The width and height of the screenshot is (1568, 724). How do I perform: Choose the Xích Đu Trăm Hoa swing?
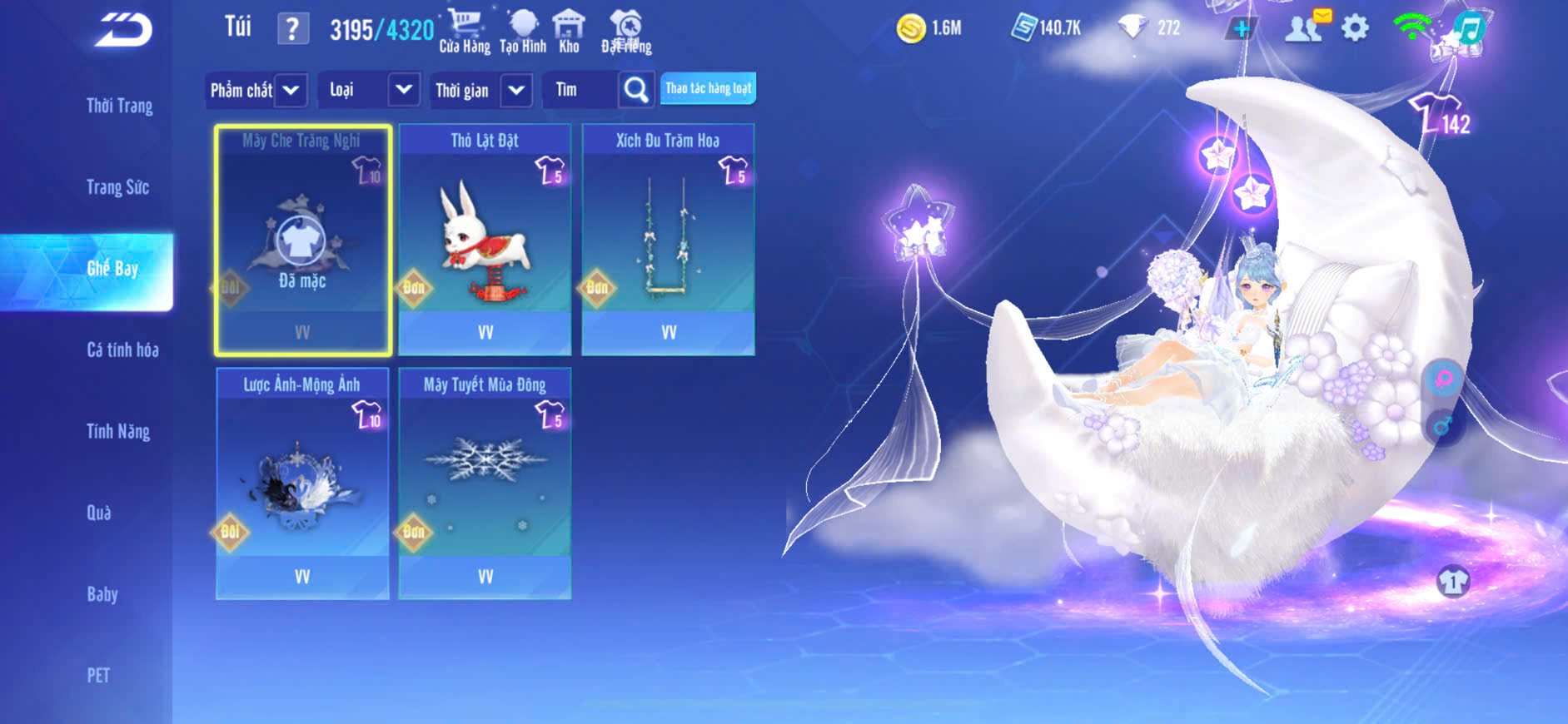click(x=668, y=240)
